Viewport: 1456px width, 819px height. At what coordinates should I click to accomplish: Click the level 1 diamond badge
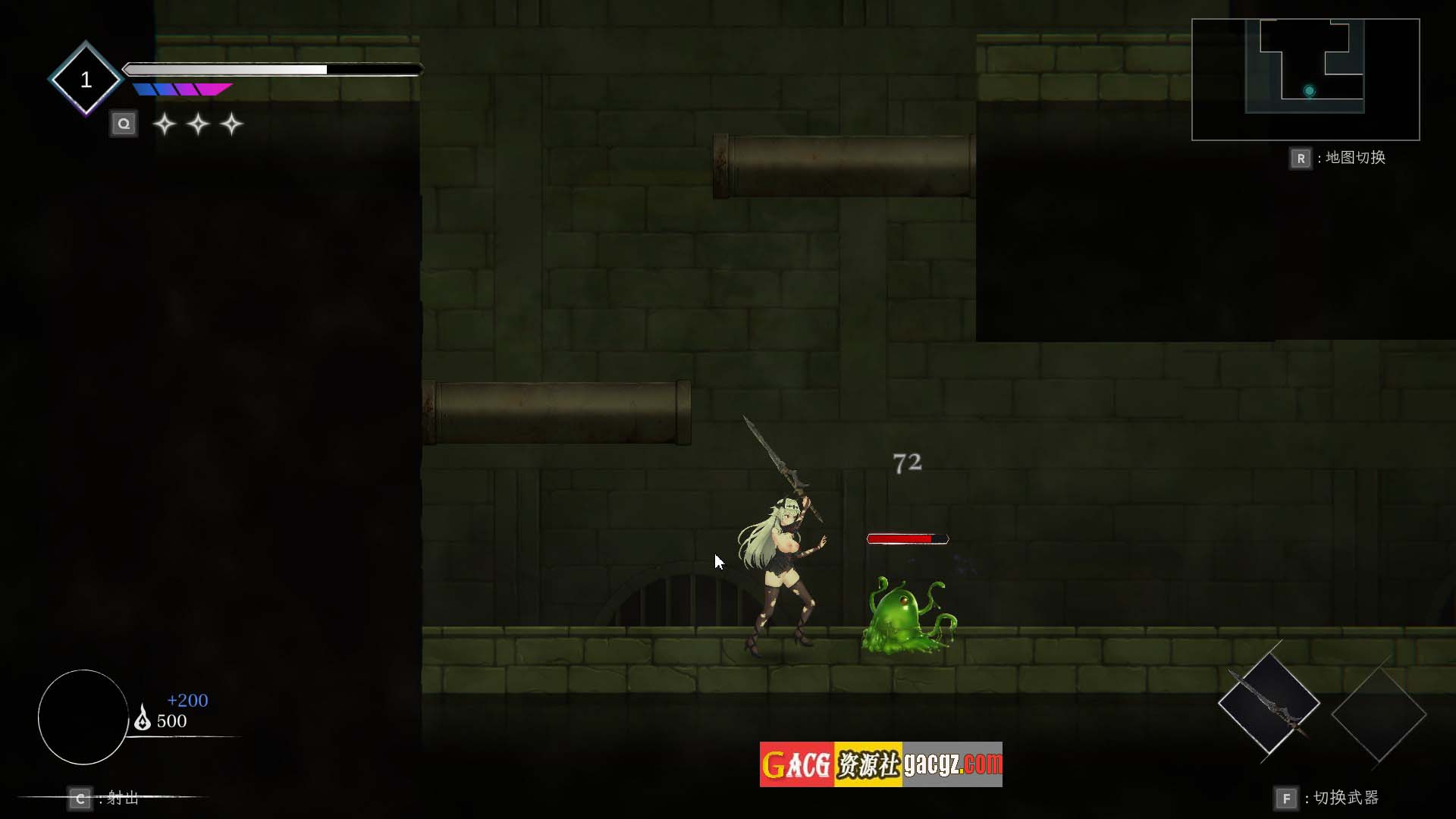click(86, 79)
